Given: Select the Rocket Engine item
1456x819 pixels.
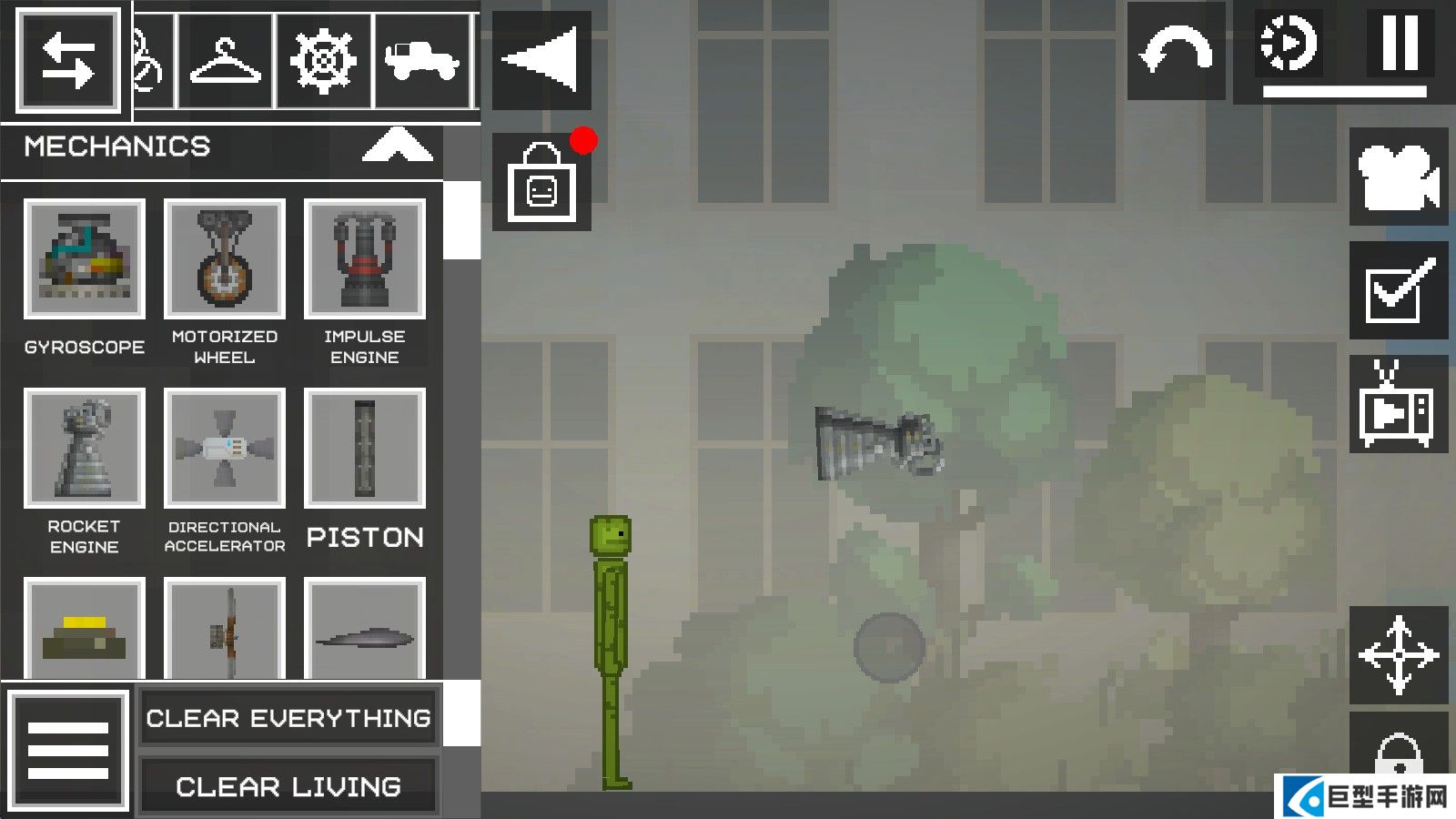Looking at the screenshot, I should pyautogui.click(x=85, y=449).
